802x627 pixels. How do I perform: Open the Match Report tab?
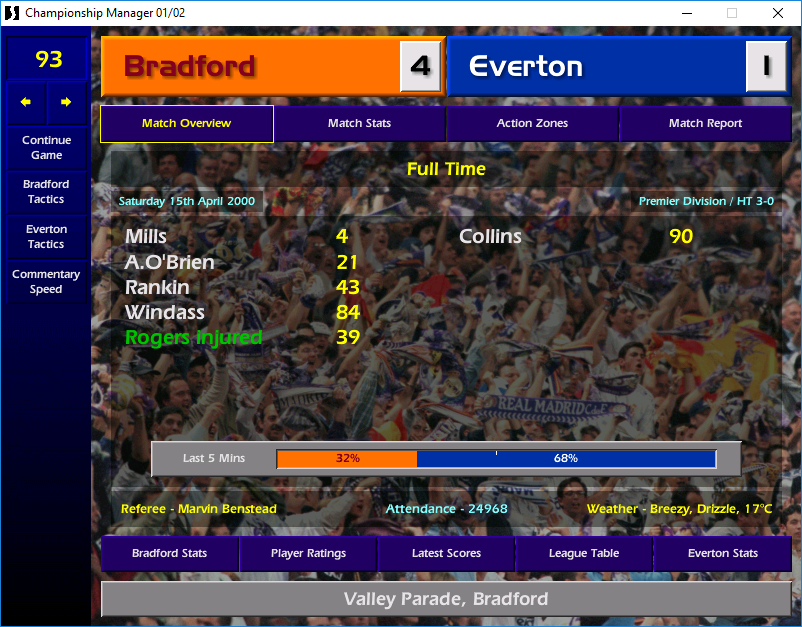coord(705,124)
